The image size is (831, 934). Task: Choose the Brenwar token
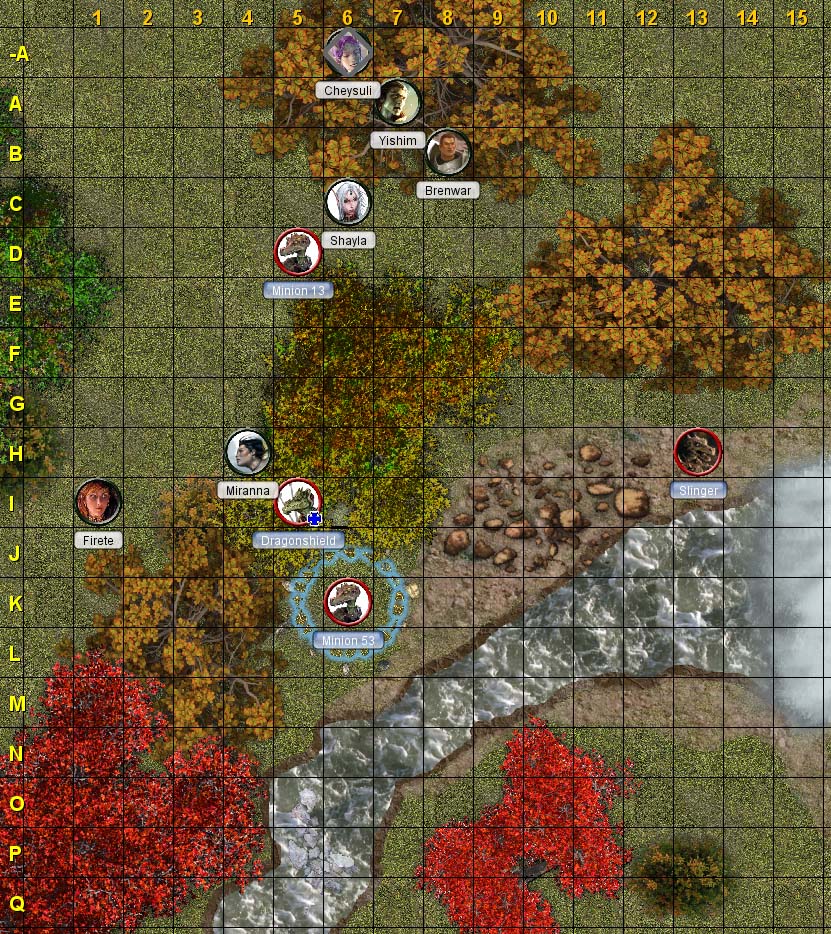tap(448, 153)
